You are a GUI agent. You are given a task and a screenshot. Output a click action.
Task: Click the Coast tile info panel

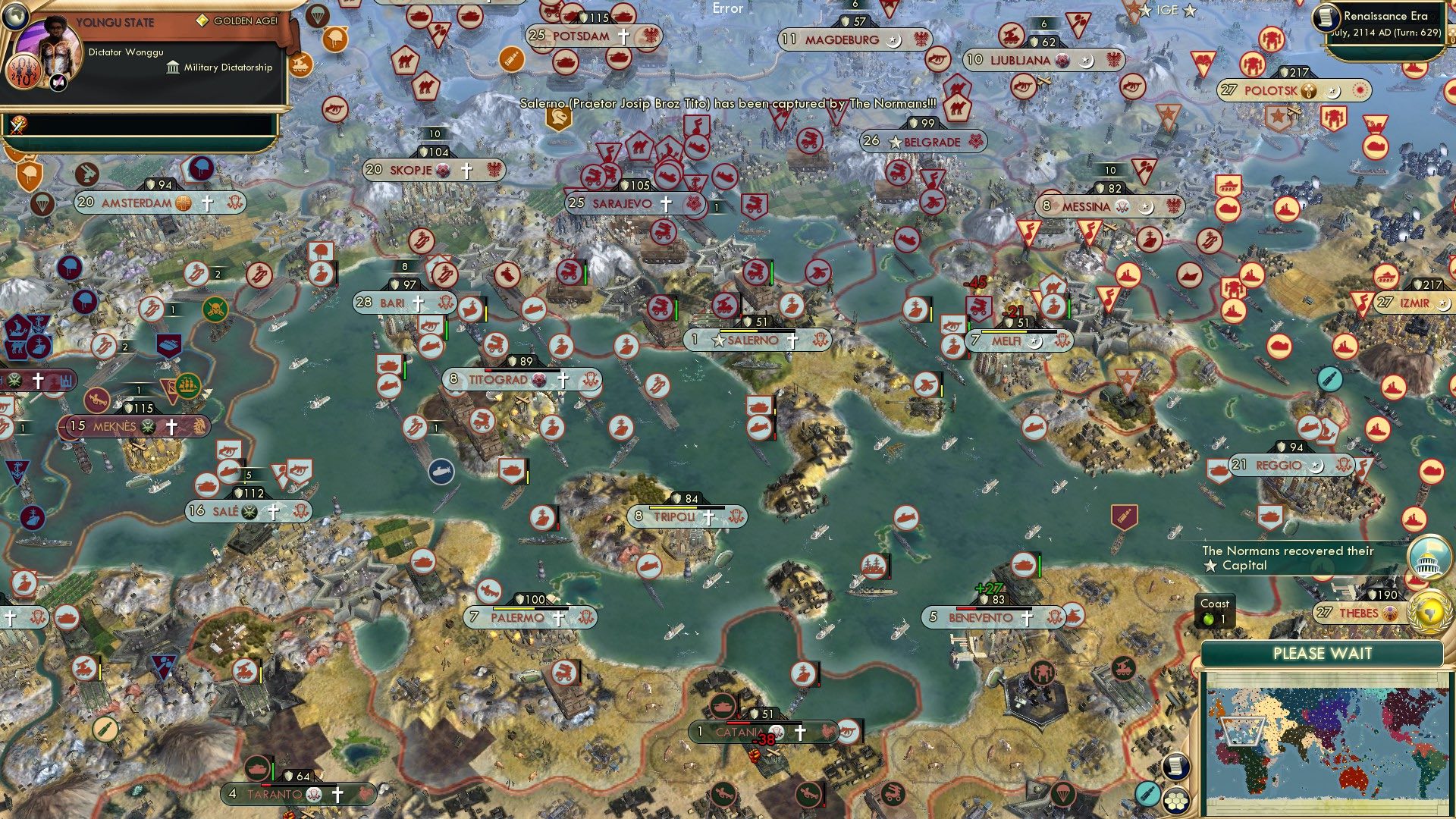tap(1214, 610)
